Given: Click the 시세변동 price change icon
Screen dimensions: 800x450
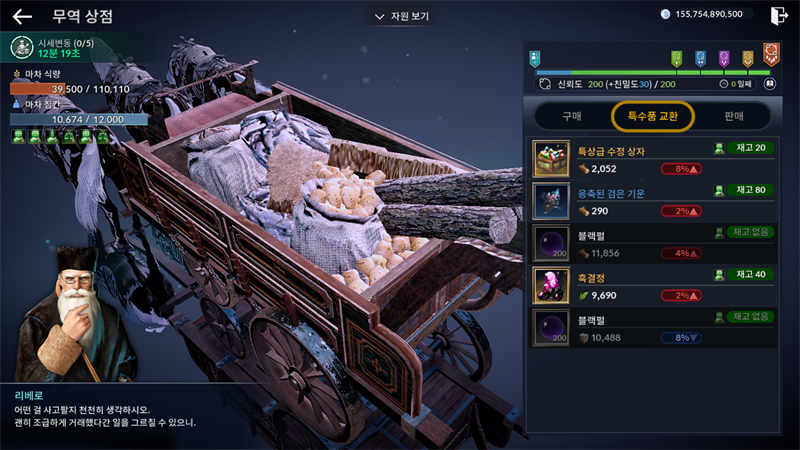Looking at the screenshot, I should (22, 47).
